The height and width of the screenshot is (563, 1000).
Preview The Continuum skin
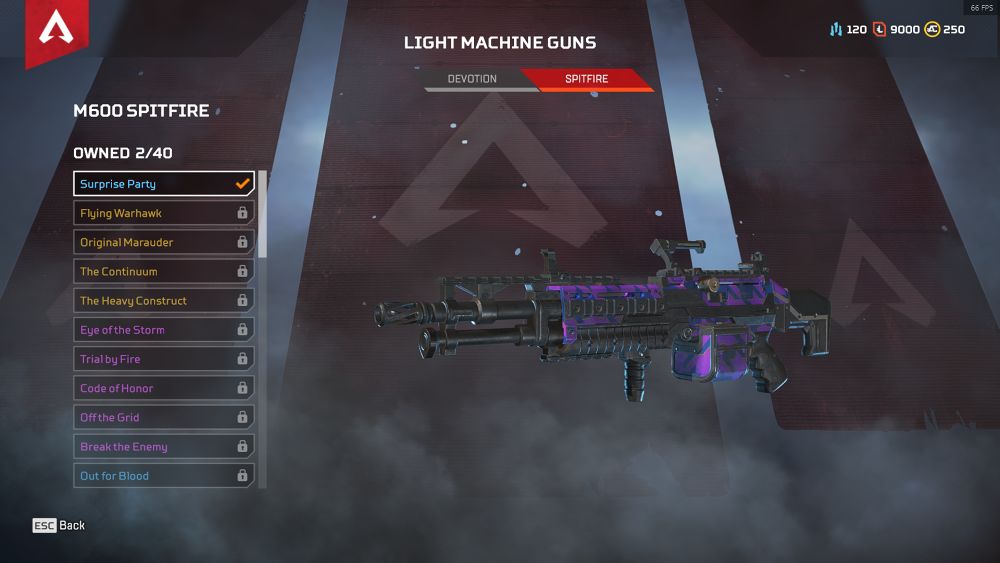[164, 271]
